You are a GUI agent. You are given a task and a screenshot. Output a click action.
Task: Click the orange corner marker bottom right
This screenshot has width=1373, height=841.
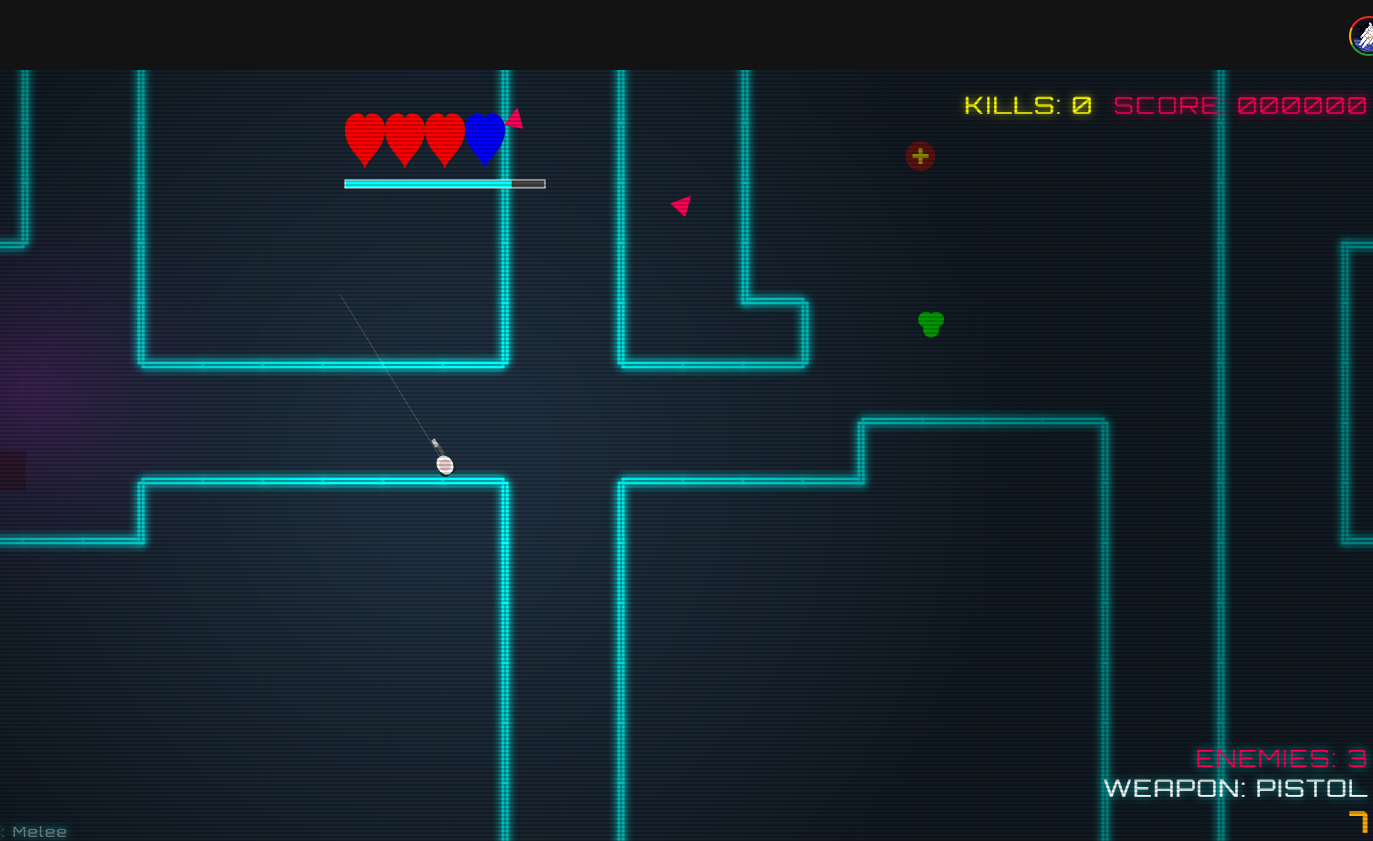coord(1358,822)
